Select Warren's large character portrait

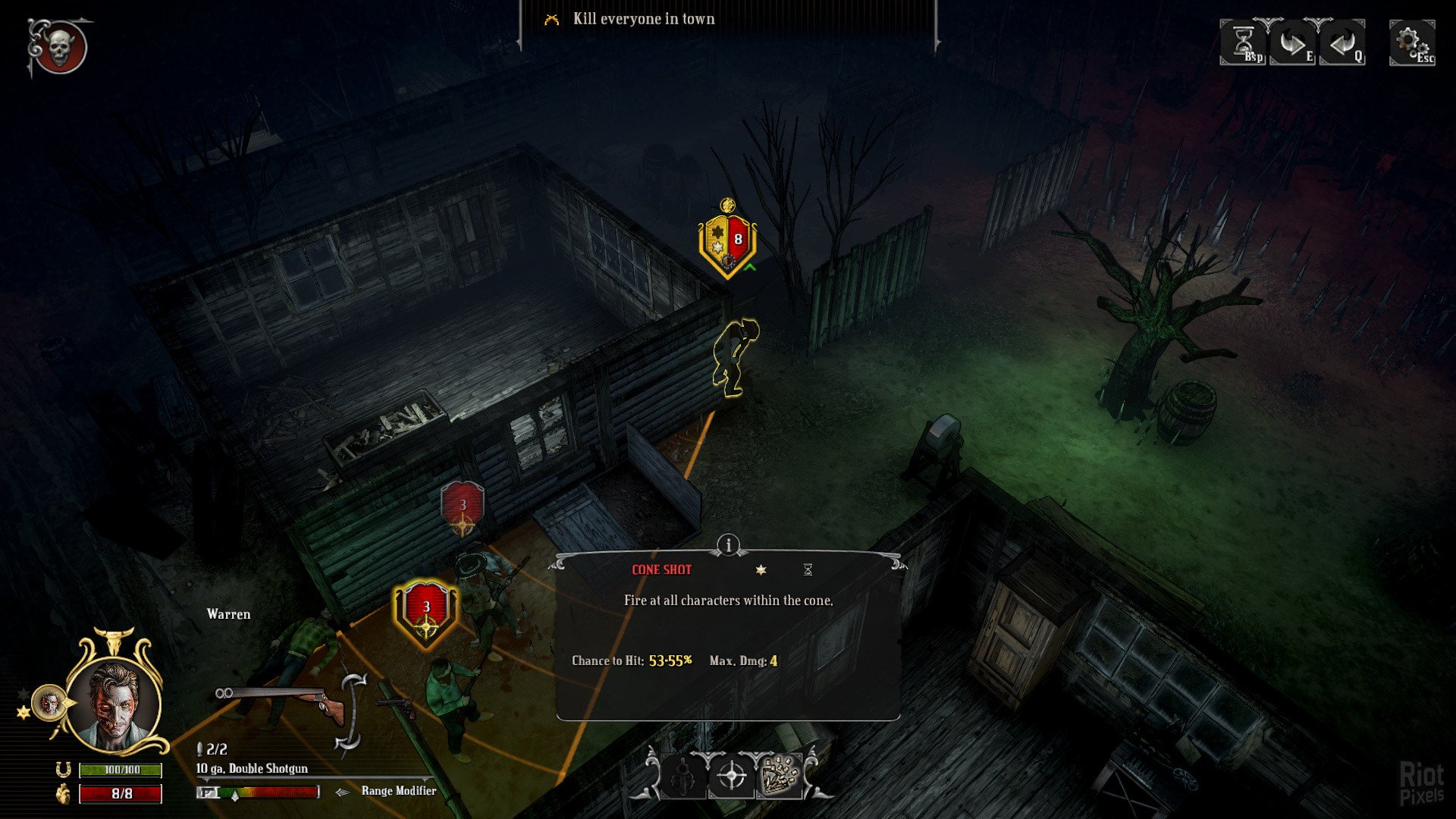(115, 702)
